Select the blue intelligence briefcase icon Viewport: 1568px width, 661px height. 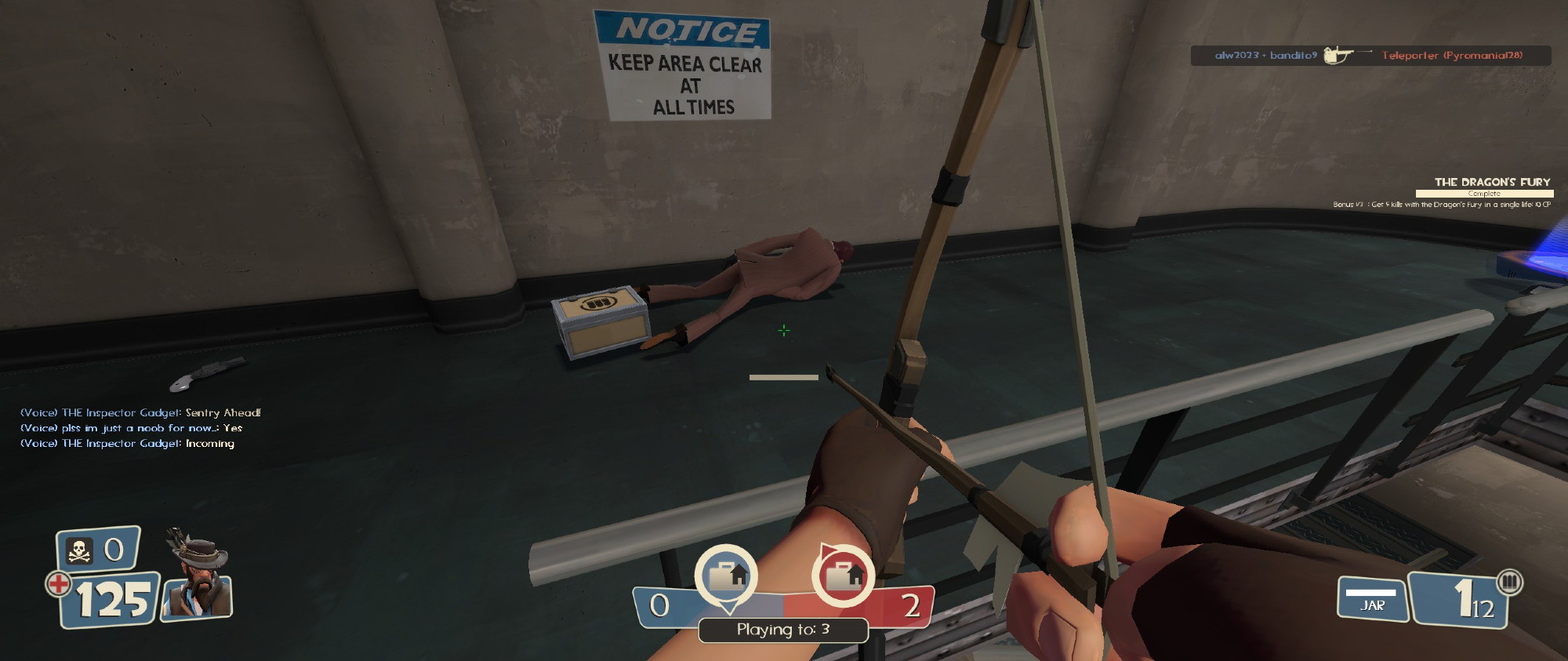726,576
